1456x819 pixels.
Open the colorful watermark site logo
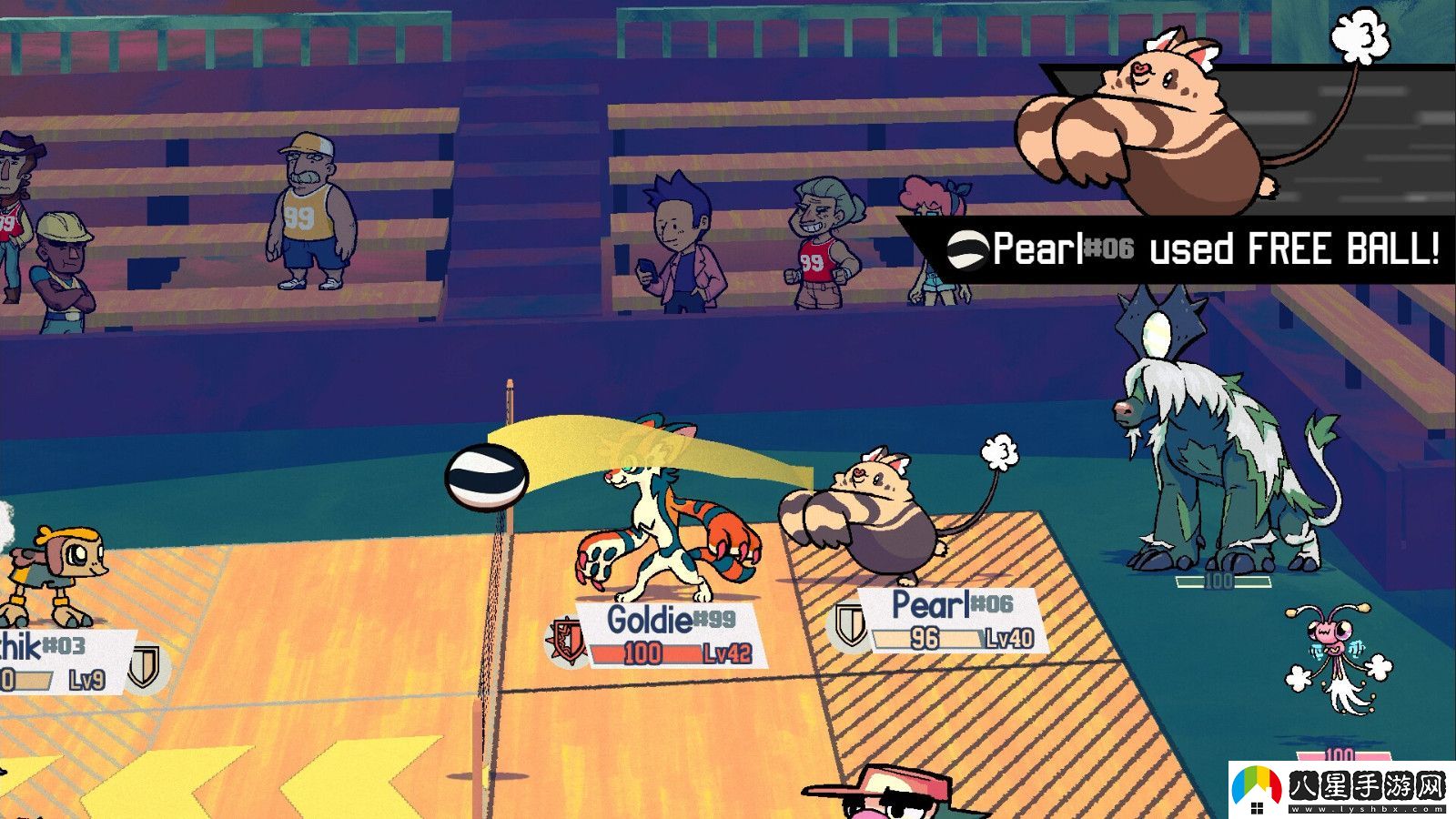click(1258, 788)
